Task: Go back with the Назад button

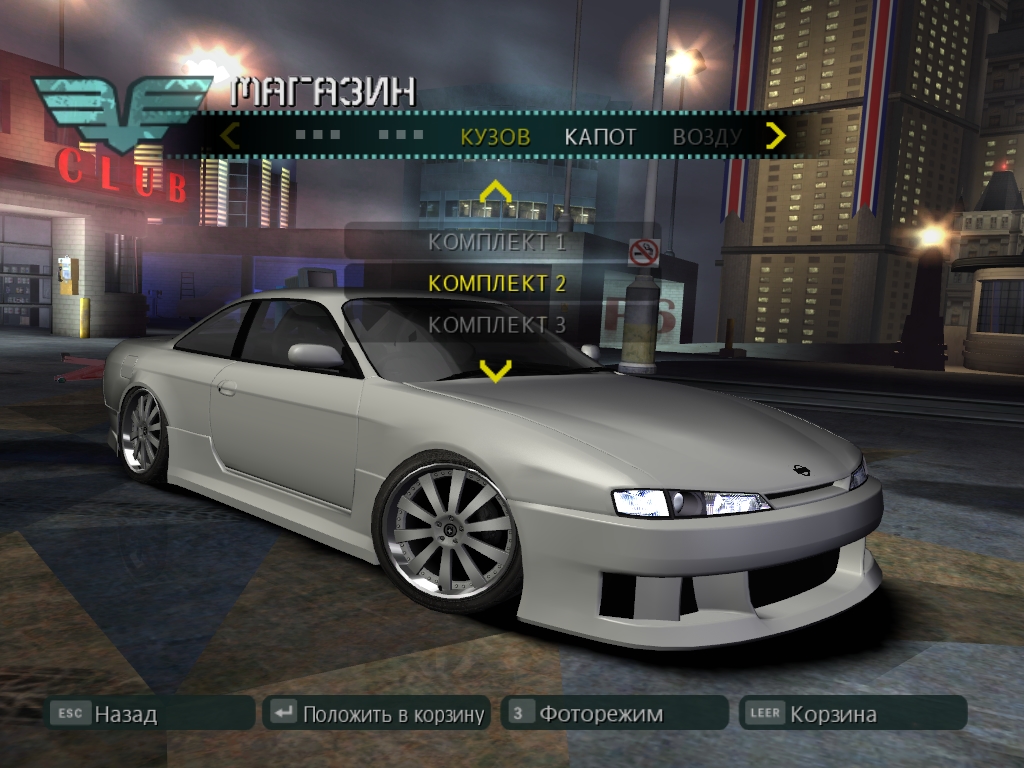Action: coord(150,713)
